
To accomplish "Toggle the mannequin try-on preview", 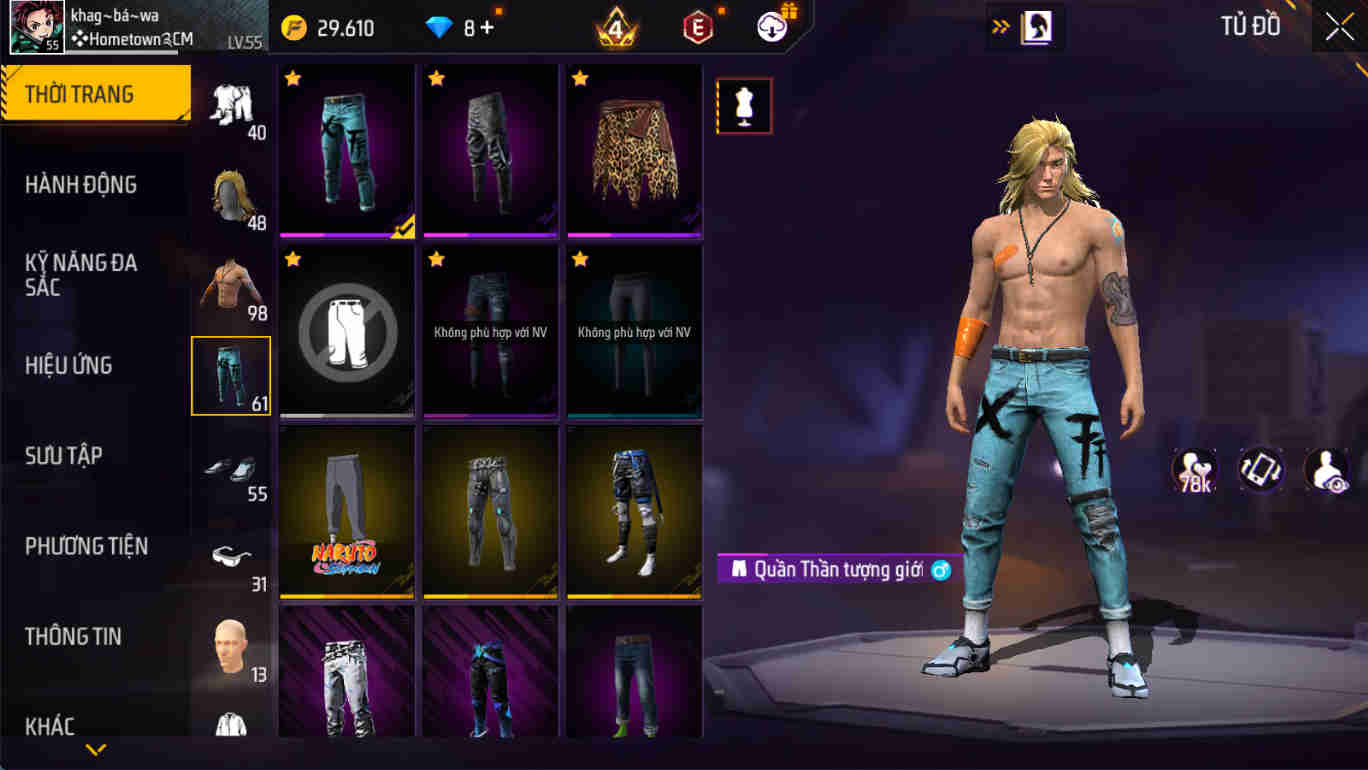I will 744,105.
